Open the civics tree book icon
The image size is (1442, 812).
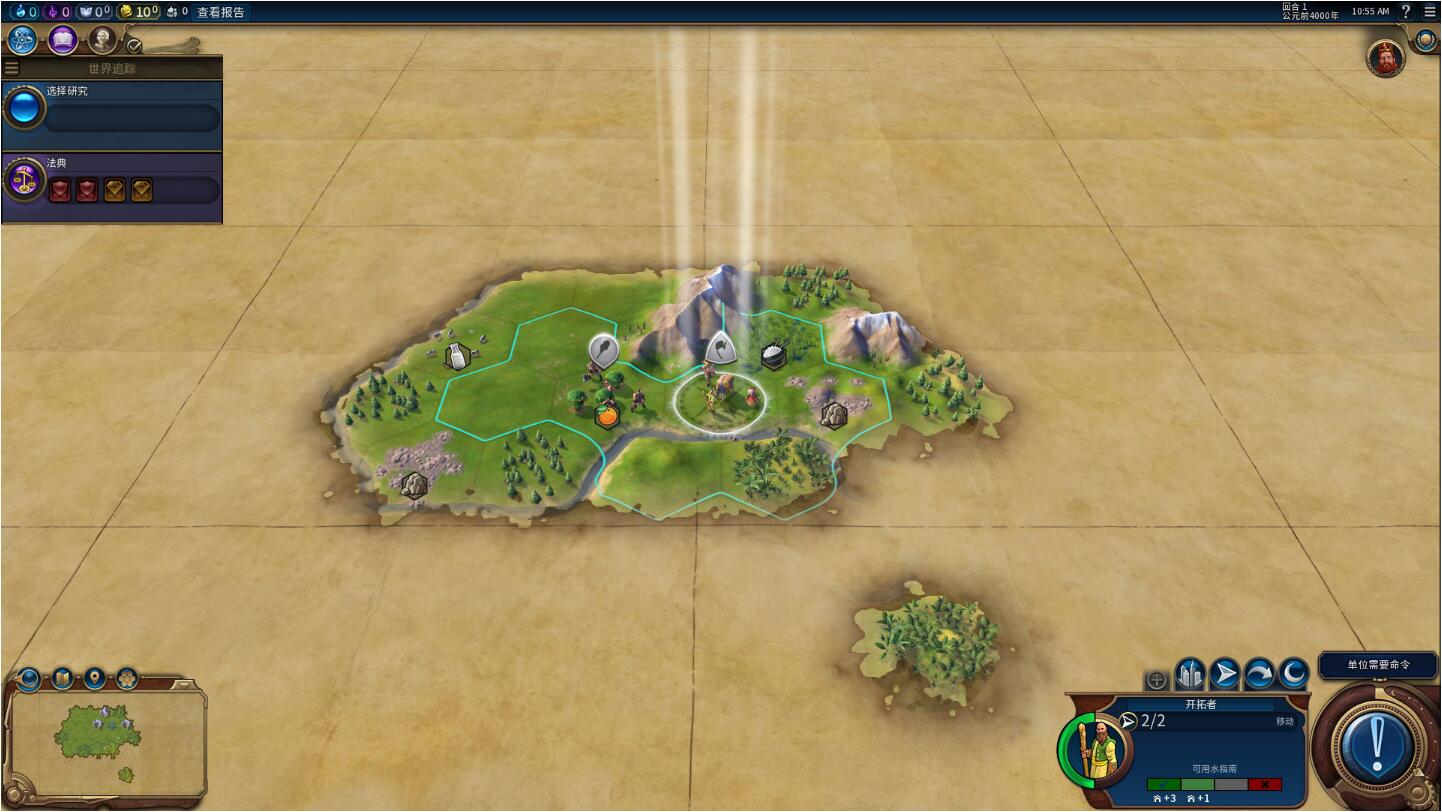coord(63,40)
